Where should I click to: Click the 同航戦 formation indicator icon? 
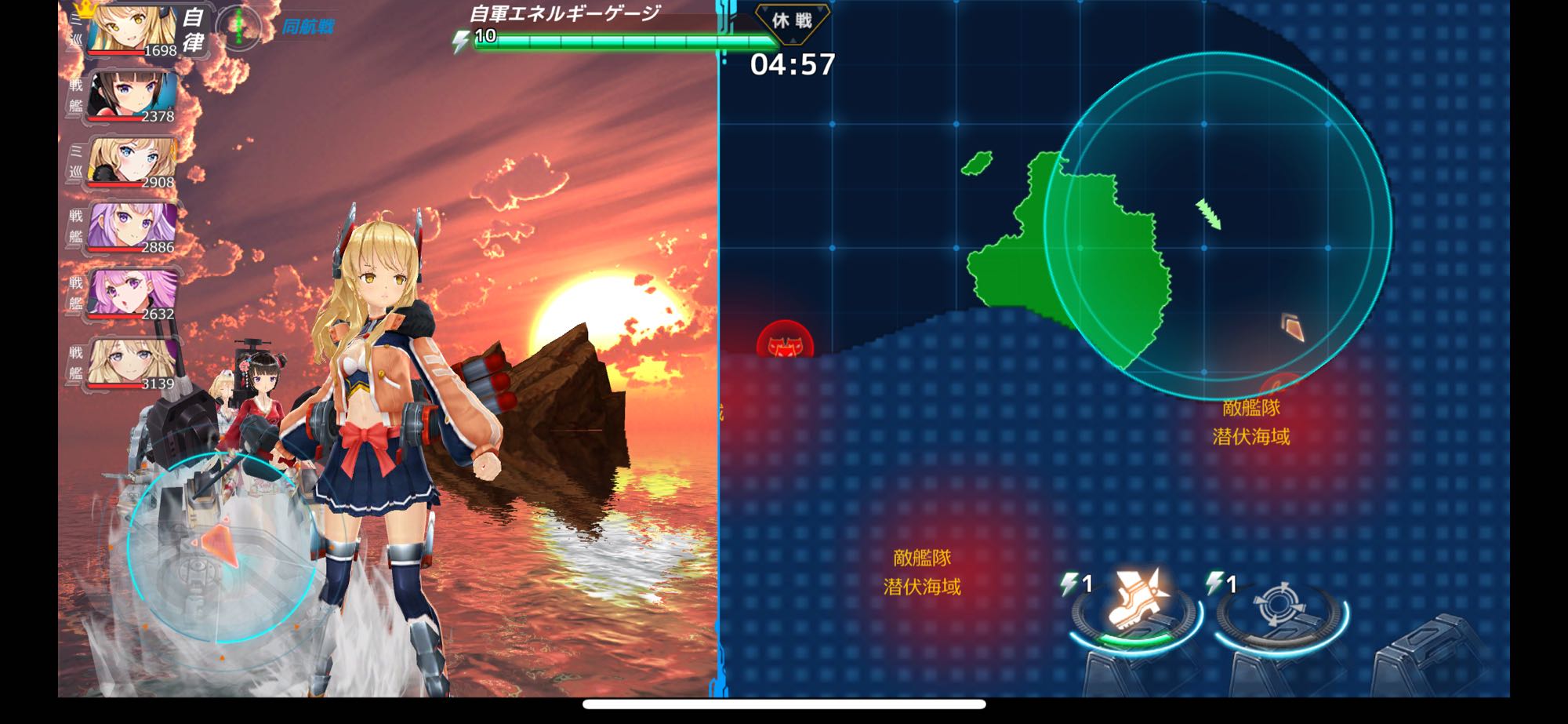pyautogui.click(x=239, y=27)
